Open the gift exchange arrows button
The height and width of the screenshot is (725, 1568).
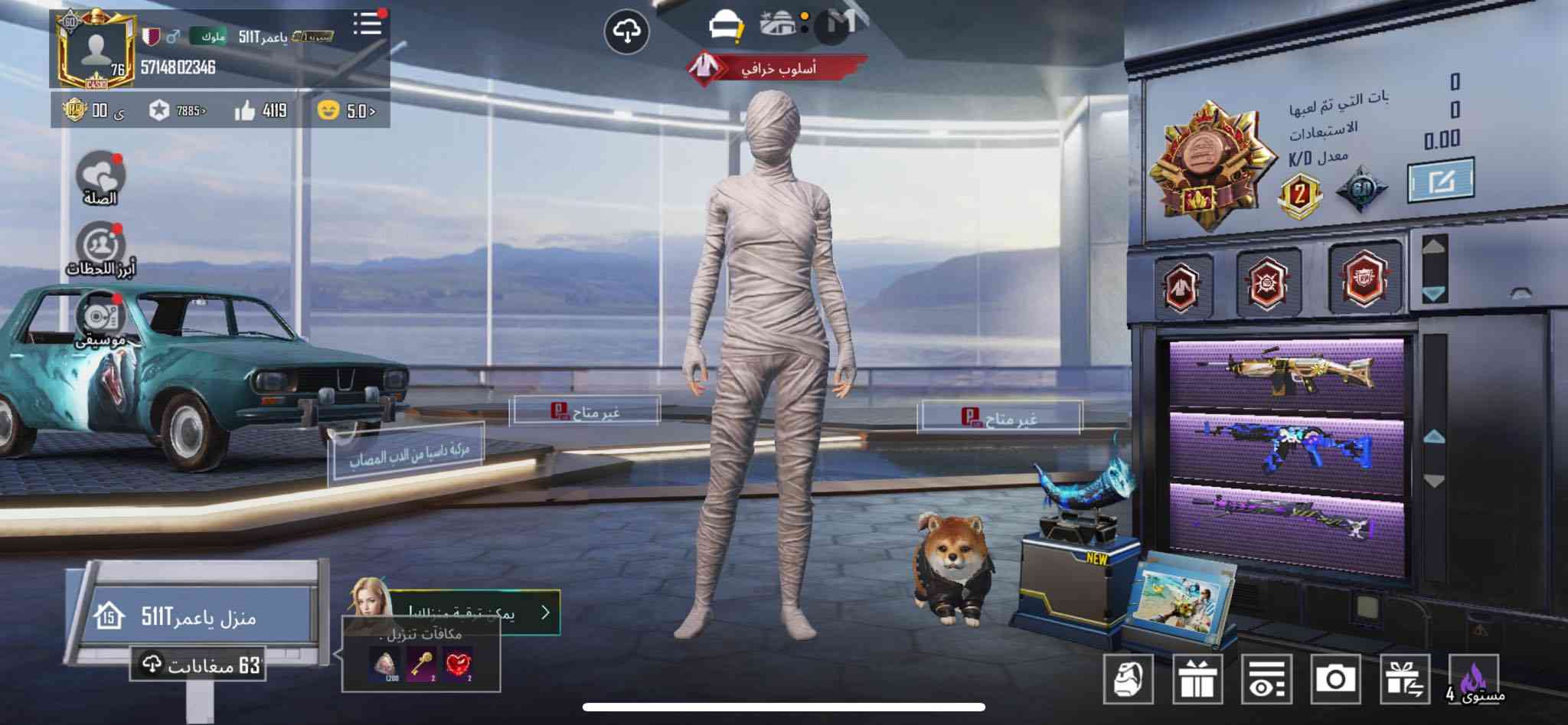1404,679
